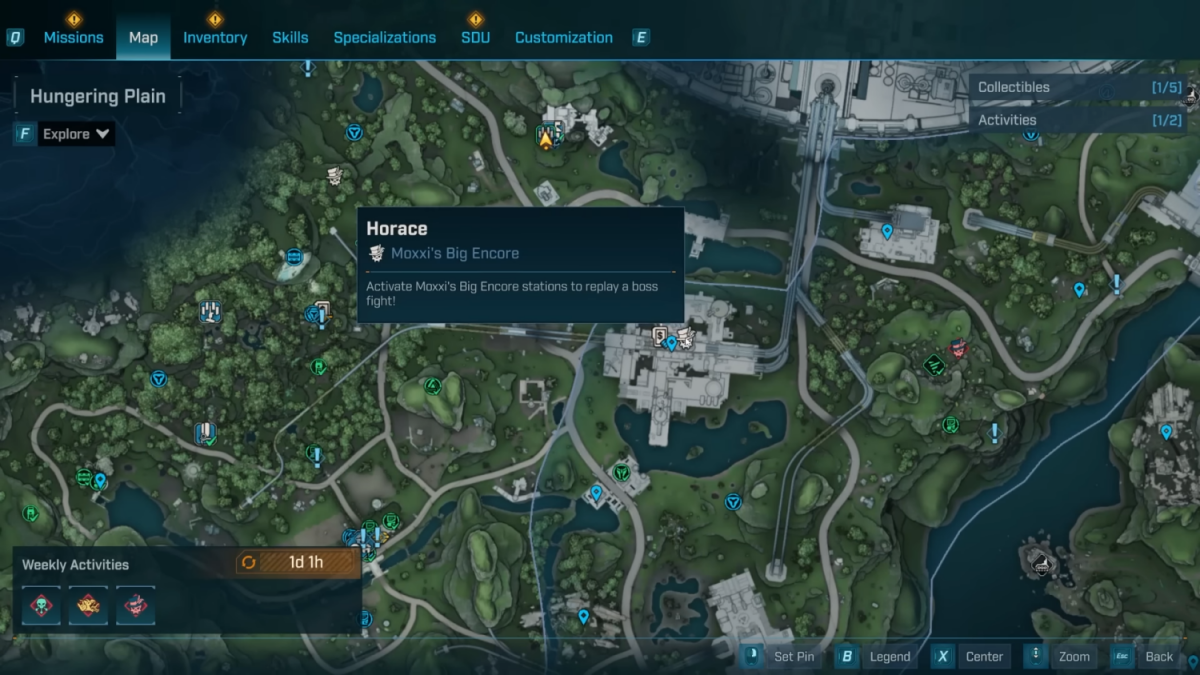Open the Missions tab
This screenshot has width=1200, height=675.
(x=73, y=38)
